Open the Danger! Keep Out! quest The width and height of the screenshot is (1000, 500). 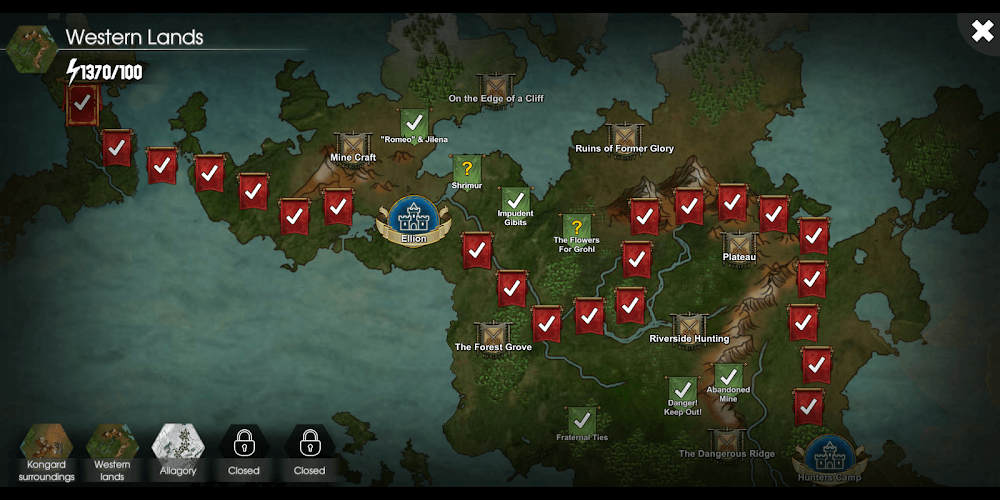(x=683, y=391)
